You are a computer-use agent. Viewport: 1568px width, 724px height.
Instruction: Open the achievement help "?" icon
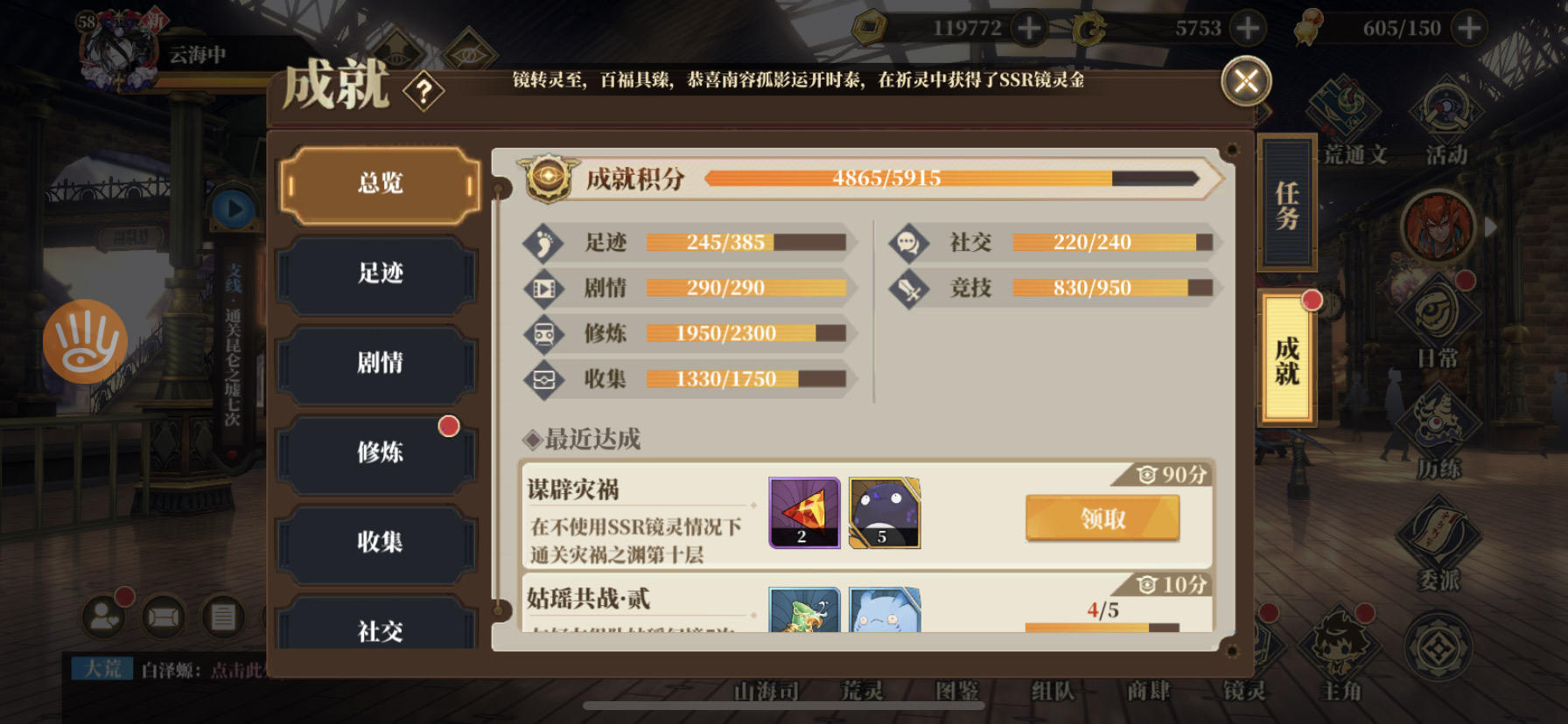coord(425,91)
